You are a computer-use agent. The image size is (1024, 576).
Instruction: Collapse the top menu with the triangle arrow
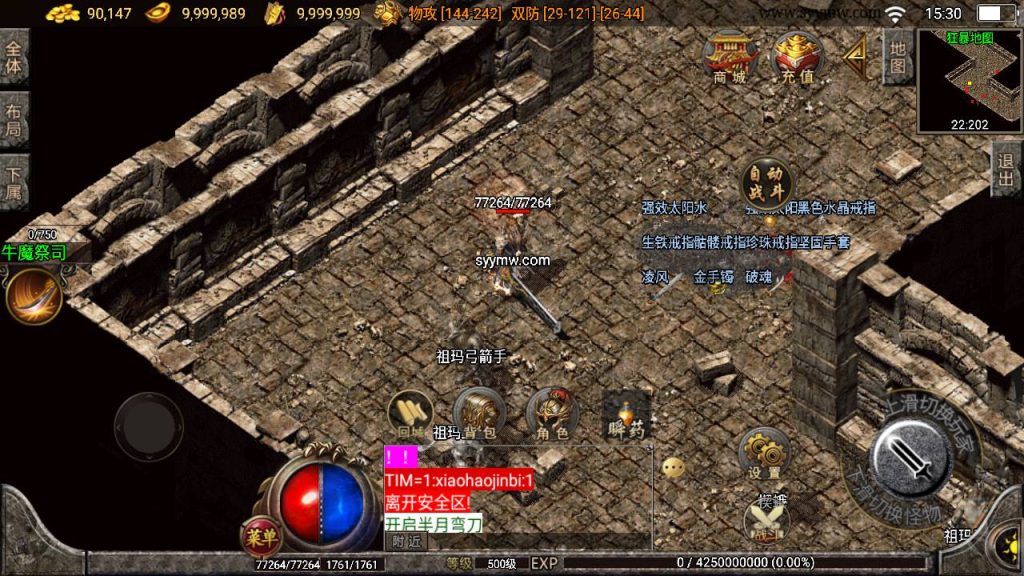tap(854, 56)
